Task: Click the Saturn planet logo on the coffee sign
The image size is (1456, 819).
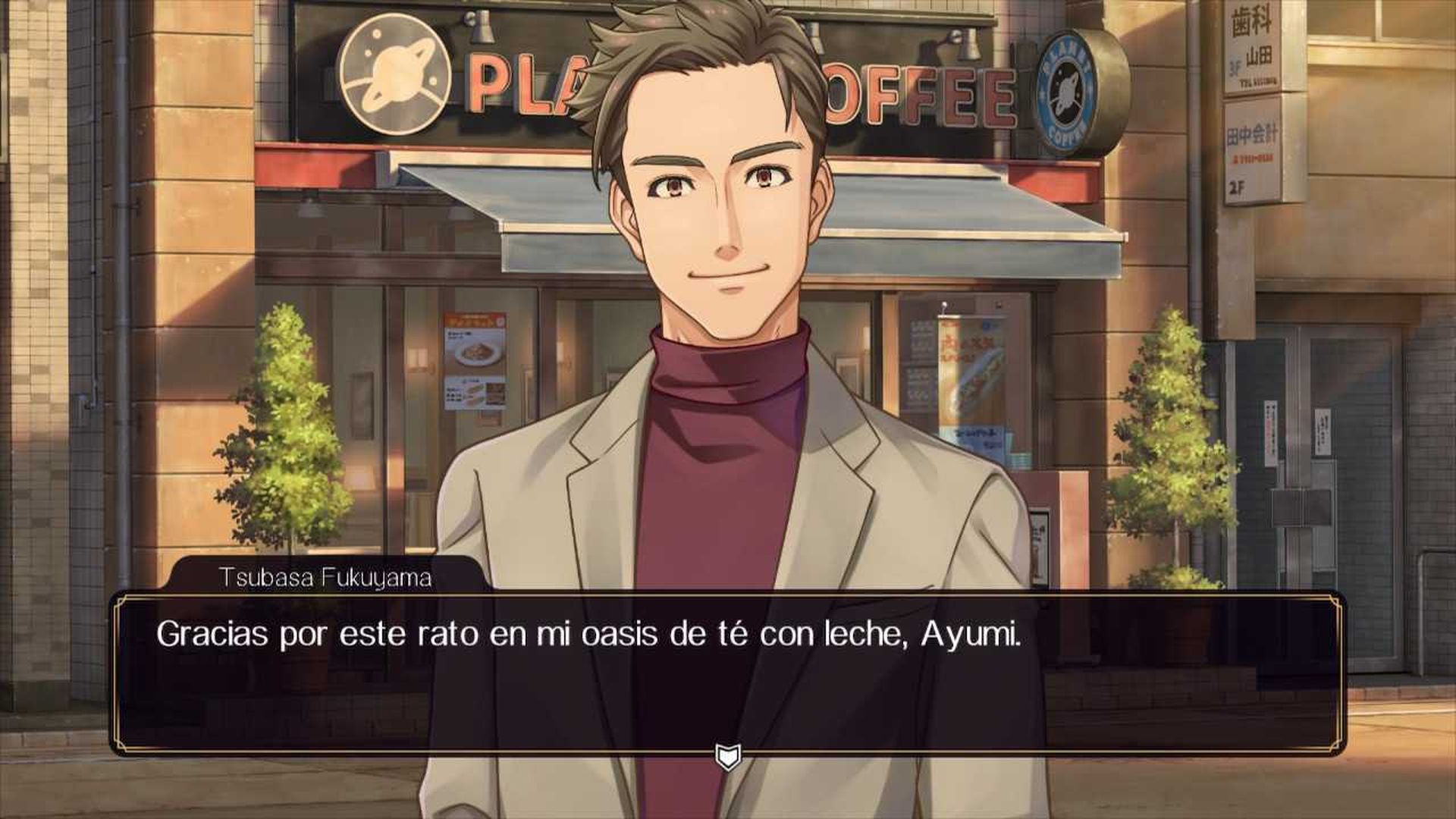Action: point(394,74)
